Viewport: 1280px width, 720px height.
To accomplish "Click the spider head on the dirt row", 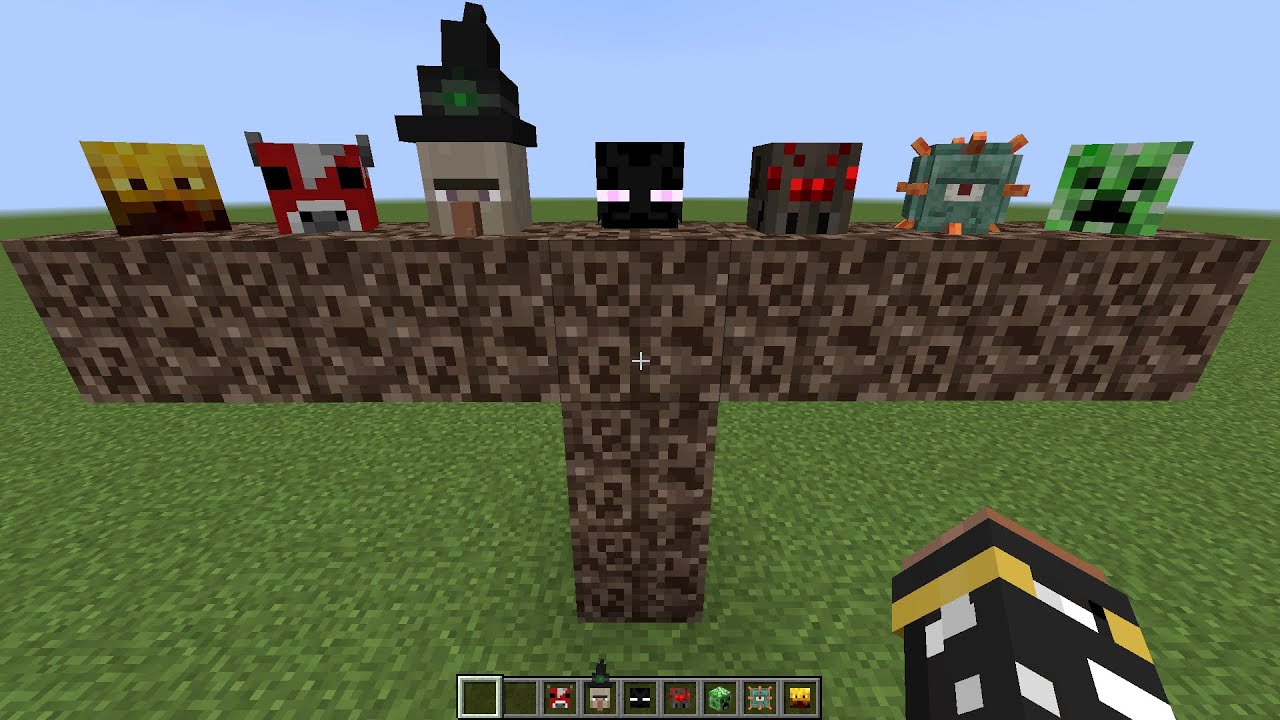I will (x=805, y=188).
